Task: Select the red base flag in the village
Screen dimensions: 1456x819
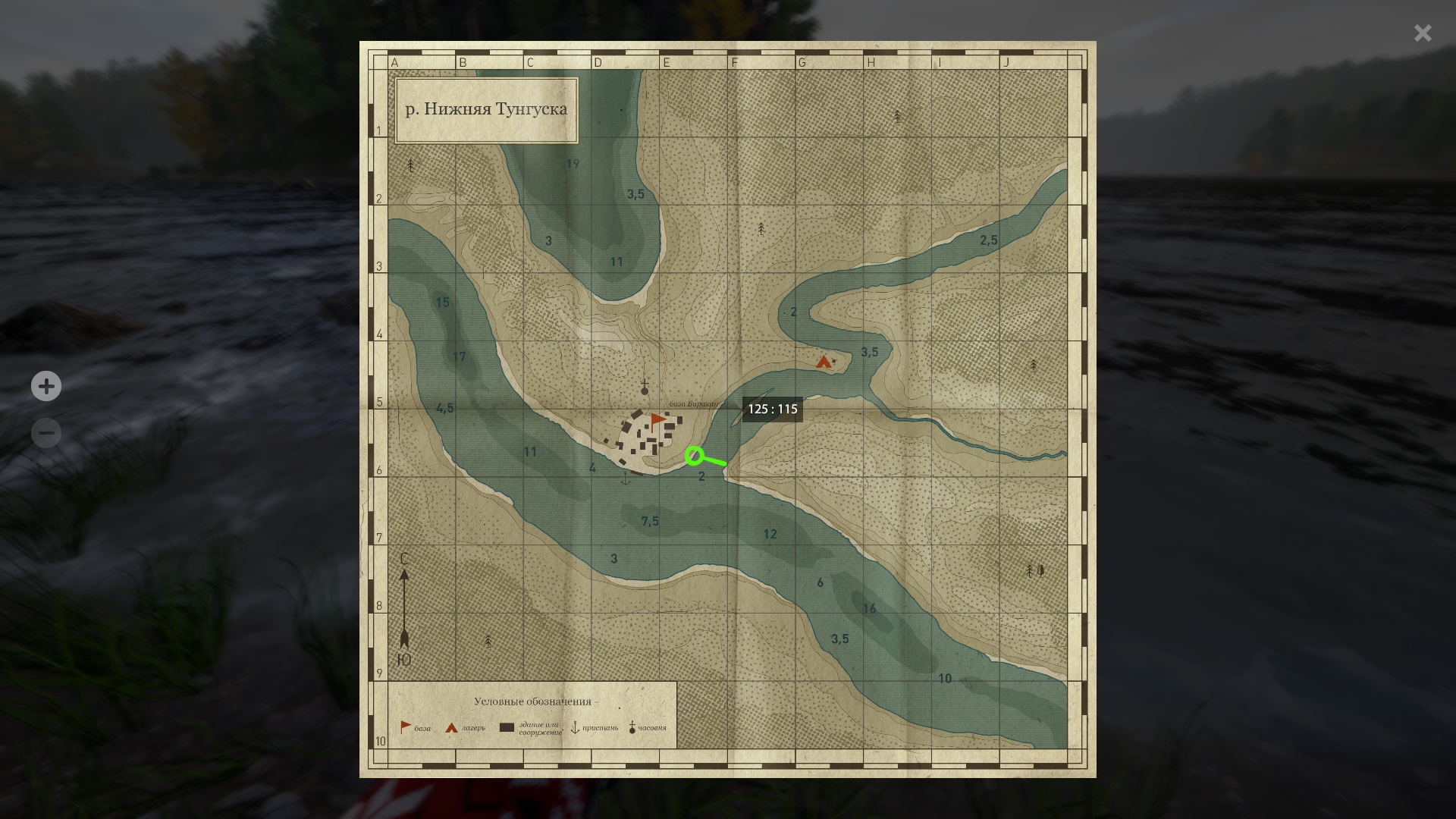Action: point(657,420)
